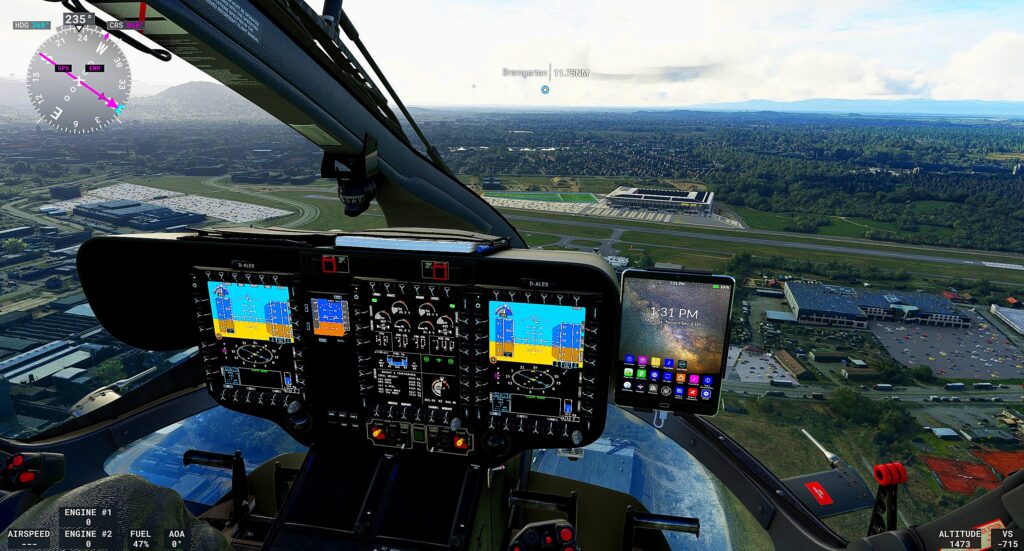
Task: Launch the red X app on tablet
Action: click(693, 392)
